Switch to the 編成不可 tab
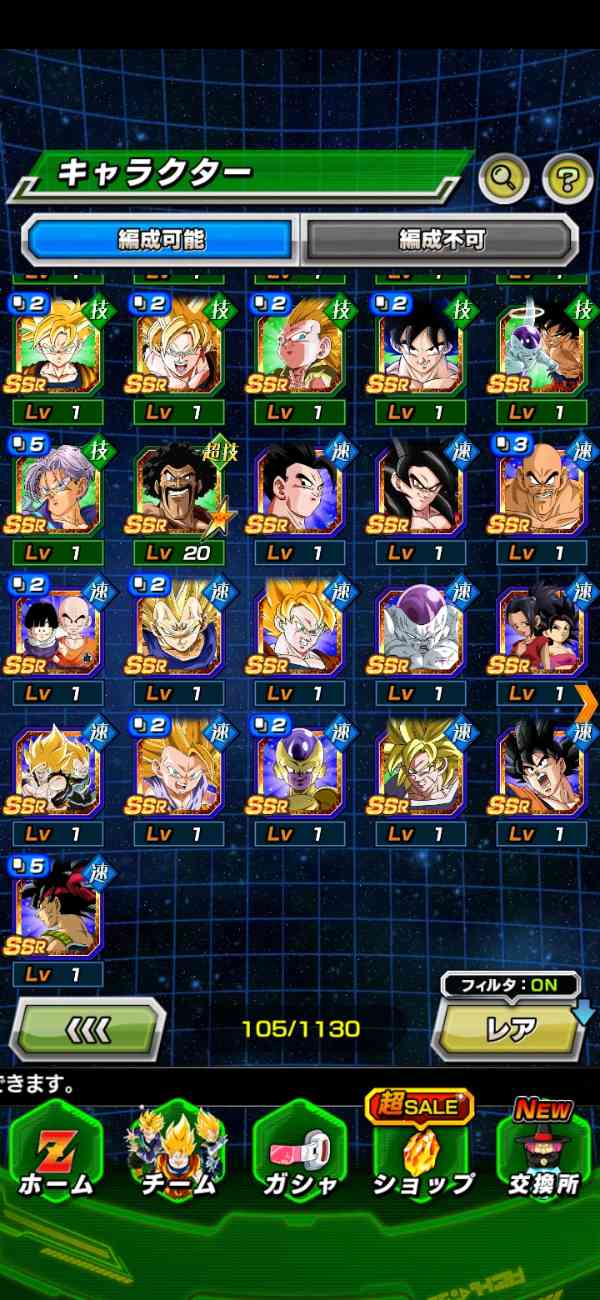 tap(441, 240)
